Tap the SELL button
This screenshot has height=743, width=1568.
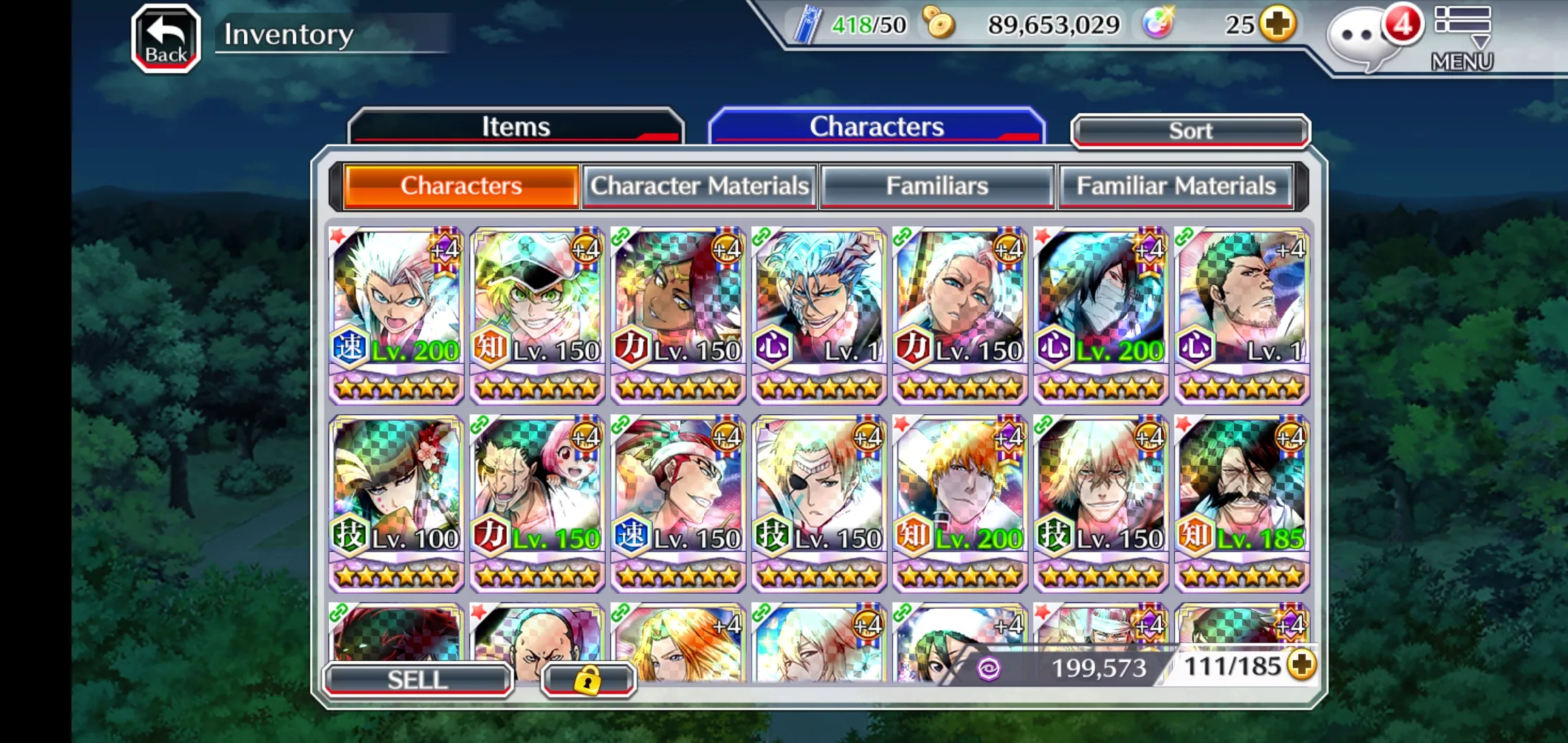coord(417,680)
